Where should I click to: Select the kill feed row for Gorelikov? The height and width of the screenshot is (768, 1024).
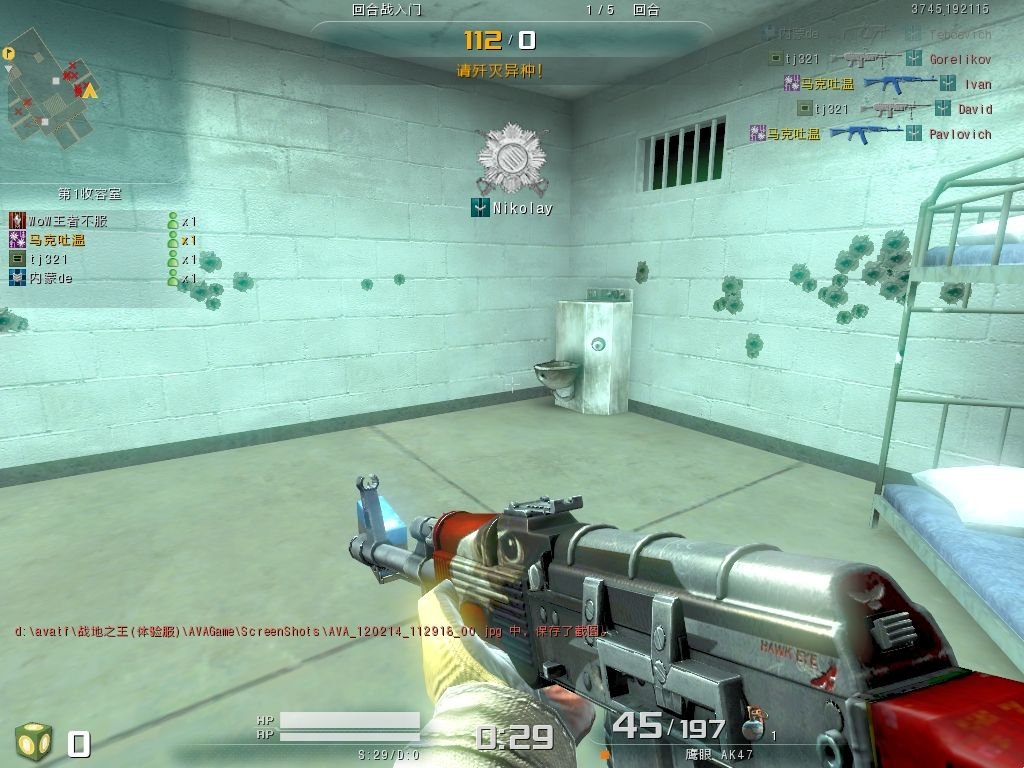pyautogui.click(x=880, y=59)
